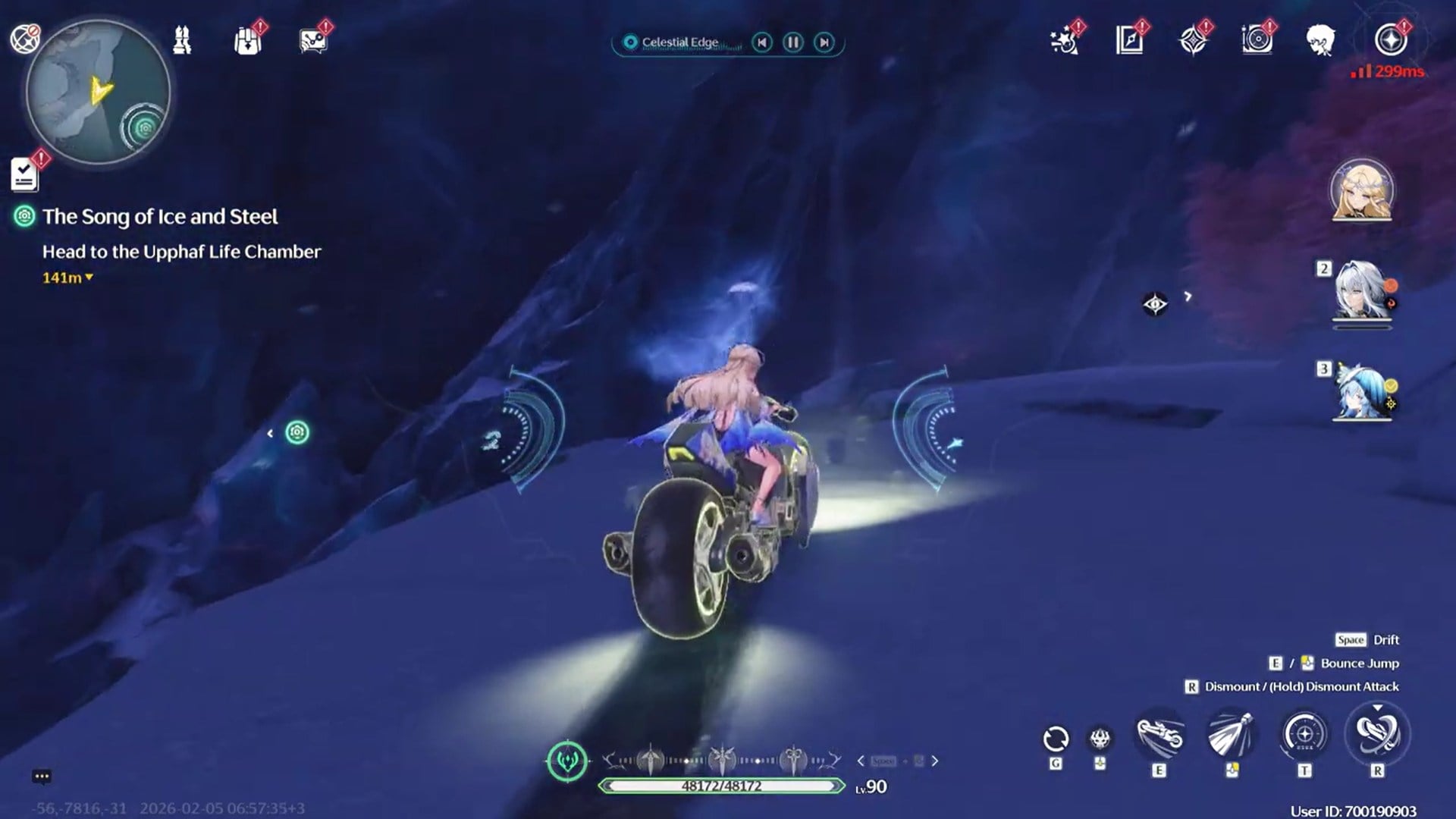
Task: Click The Song of Ice and Steel quest
Action: click(x=161, y=217)
